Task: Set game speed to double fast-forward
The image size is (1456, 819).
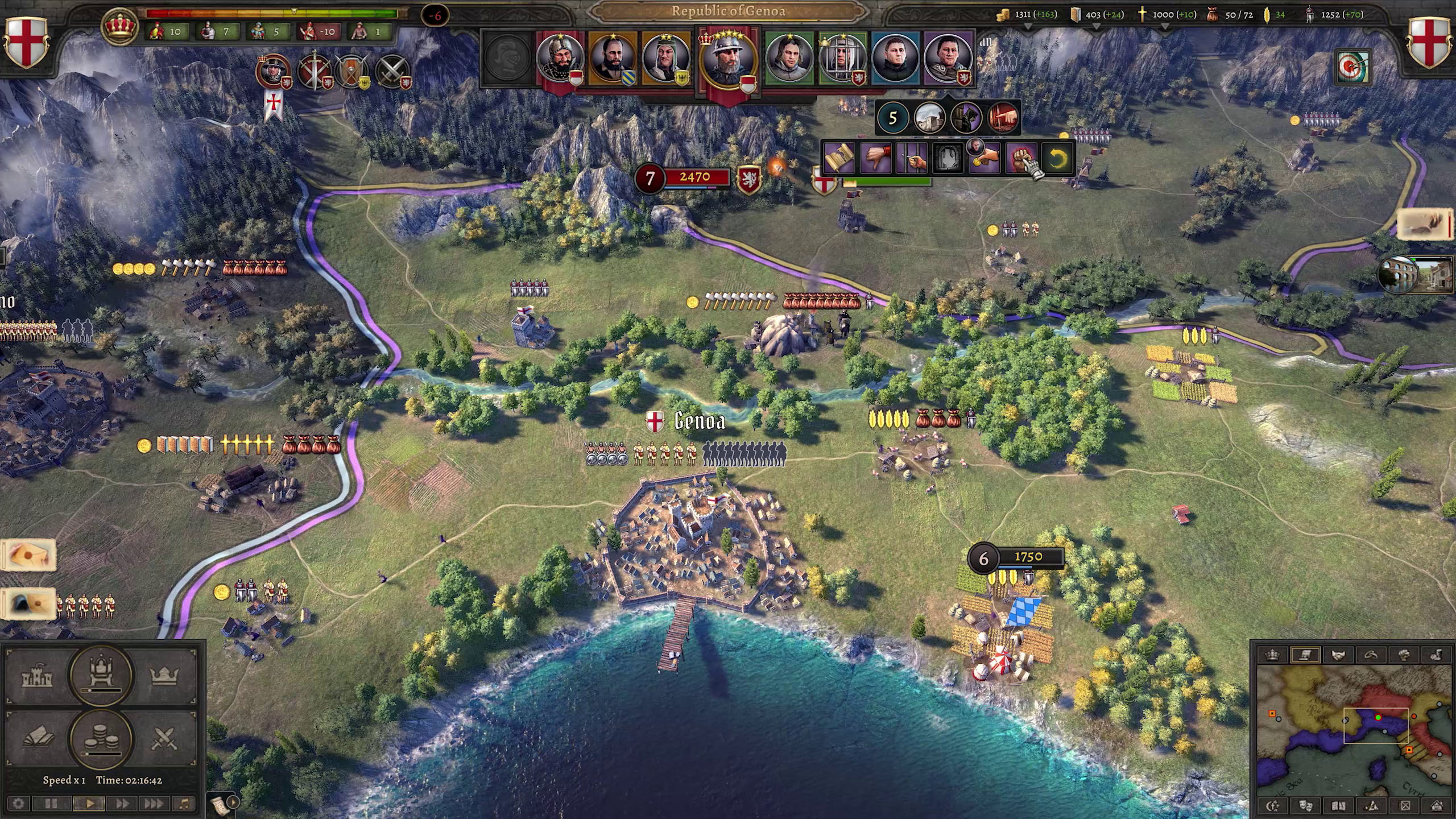Action: (x=122, y=804)
